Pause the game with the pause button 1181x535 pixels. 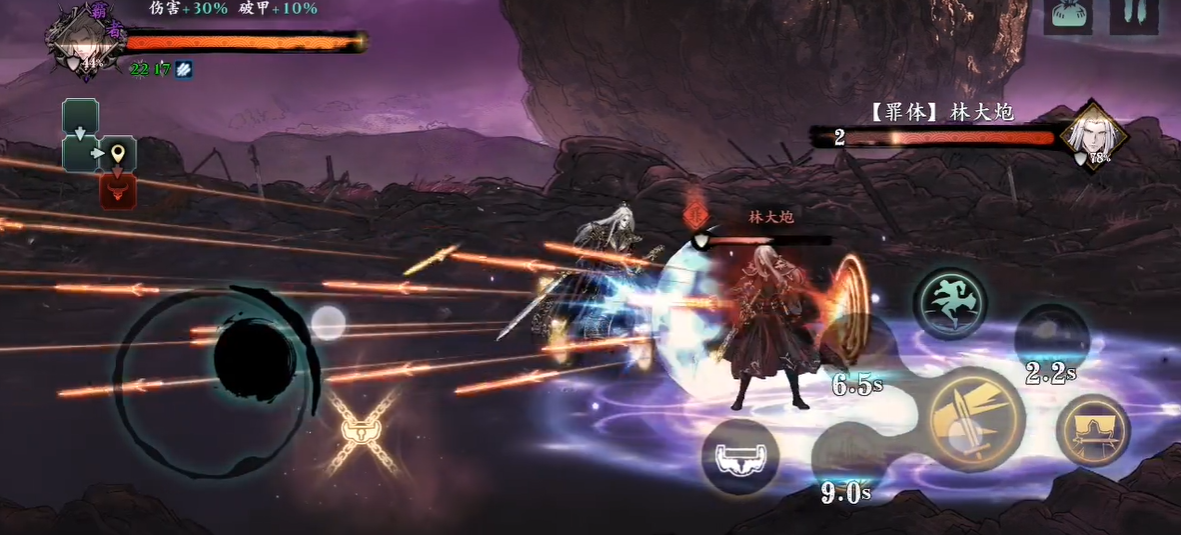(x=1134, y=15)
